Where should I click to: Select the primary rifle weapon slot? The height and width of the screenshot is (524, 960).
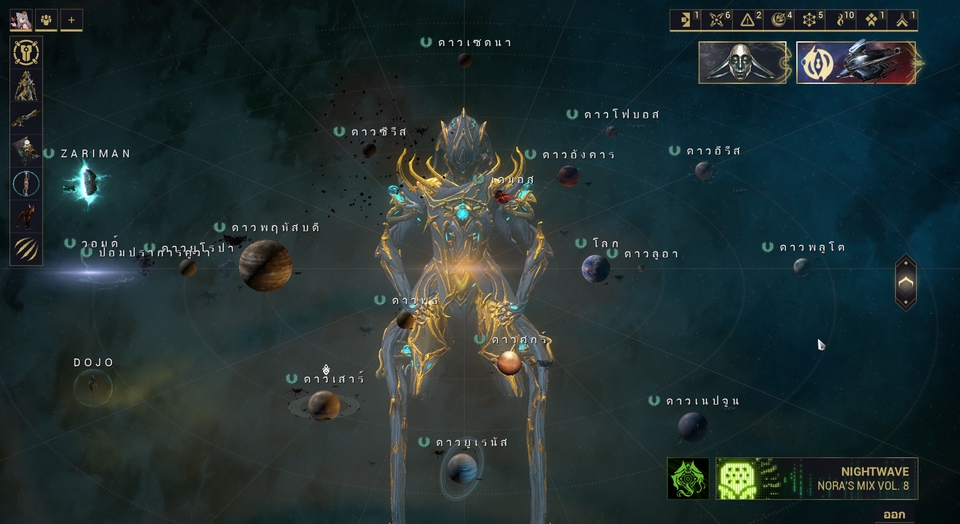pyautogui.click(x=26, y=118)
